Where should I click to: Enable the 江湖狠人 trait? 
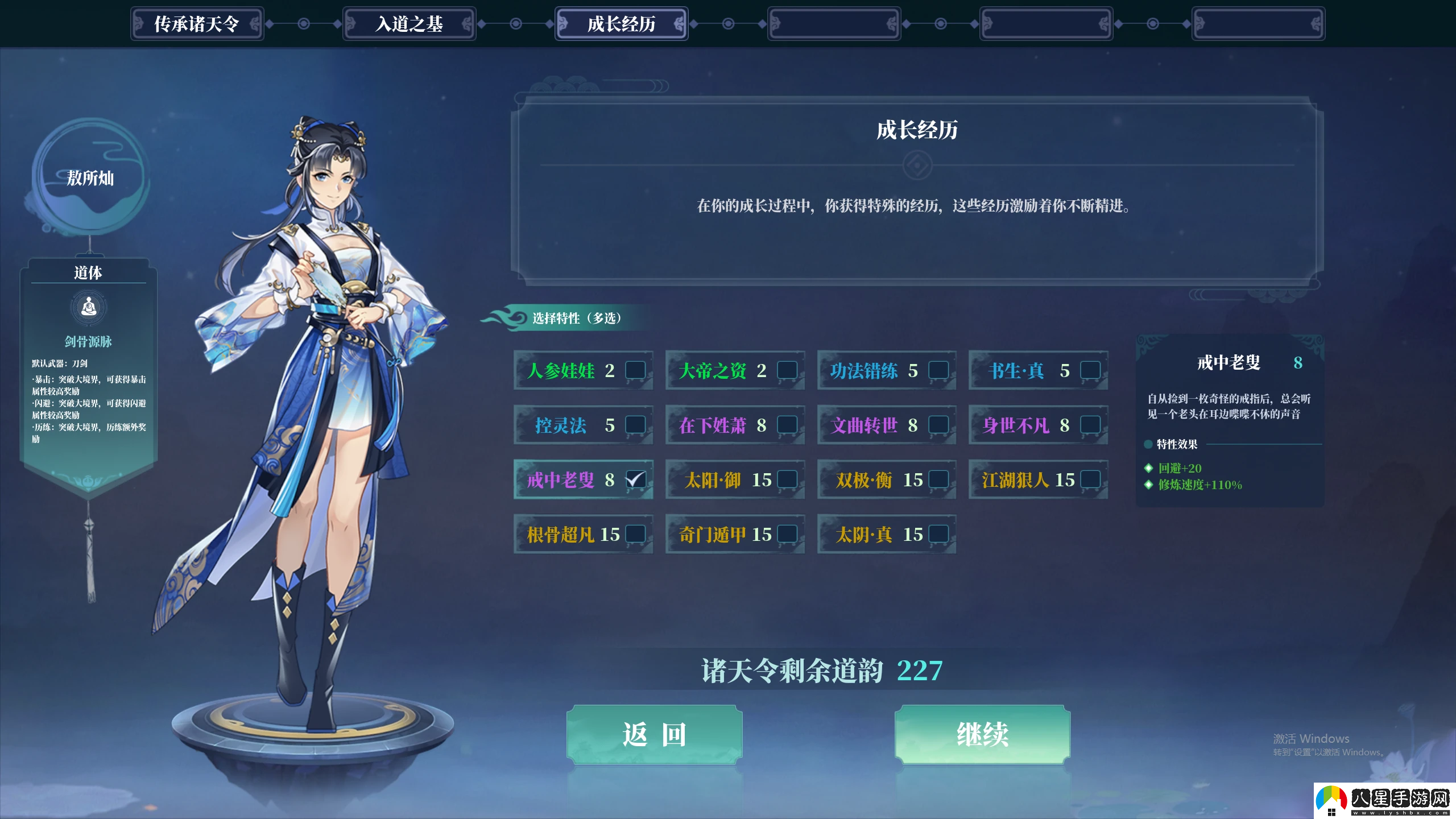click(1090, 479)
